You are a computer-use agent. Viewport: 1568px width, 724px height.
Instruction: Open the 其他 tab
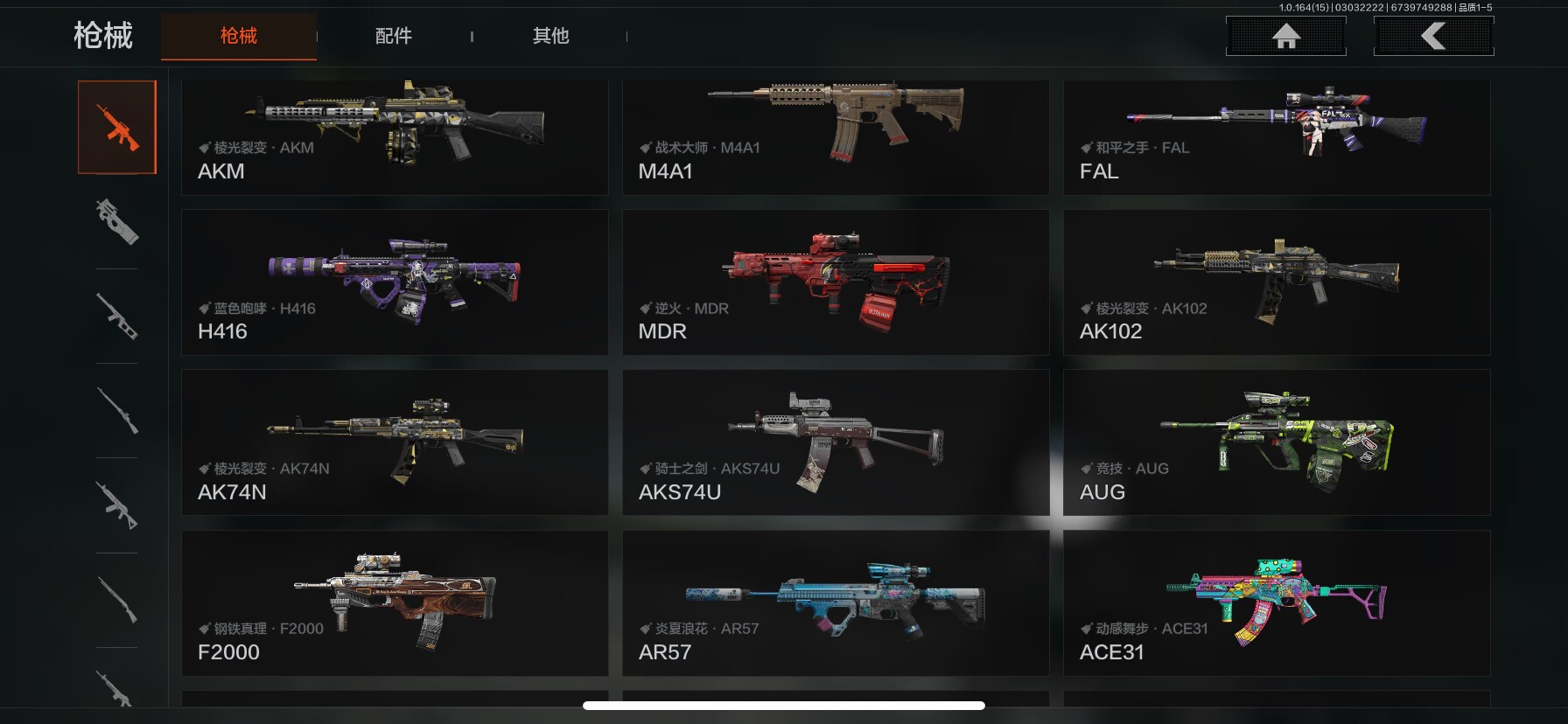550,36
